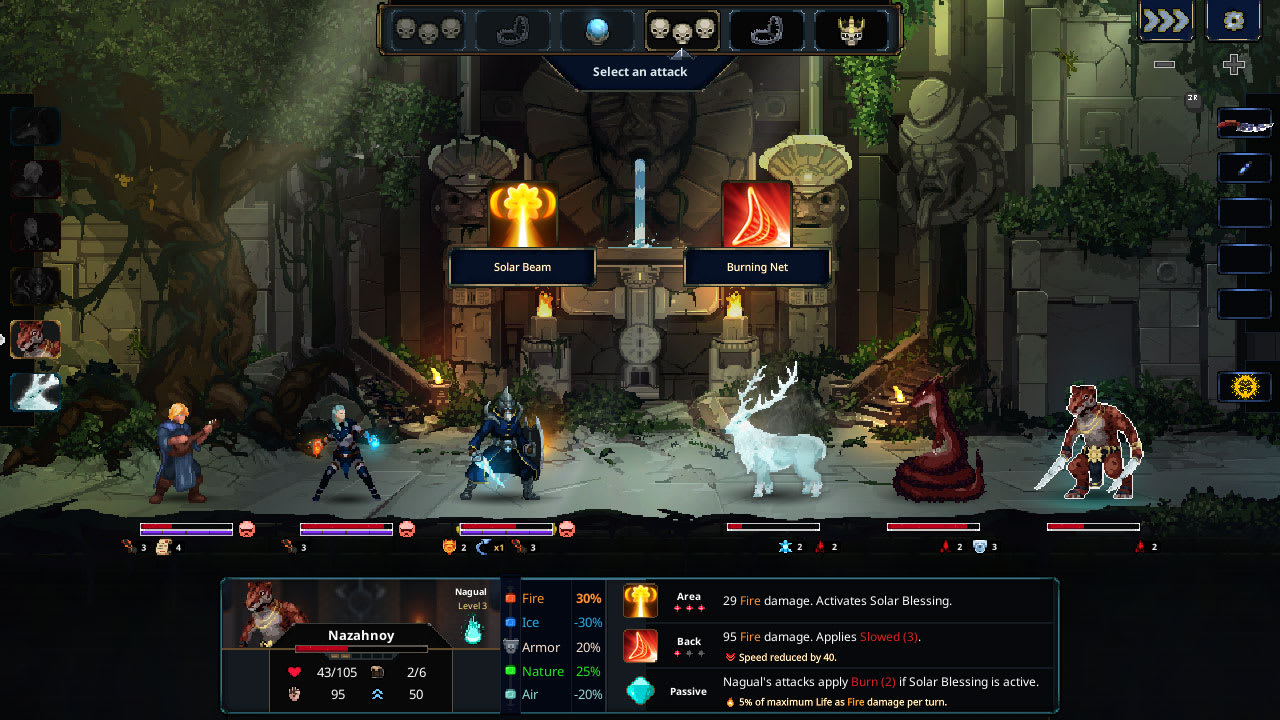Zoom out using the minus button

point(1162,65)
